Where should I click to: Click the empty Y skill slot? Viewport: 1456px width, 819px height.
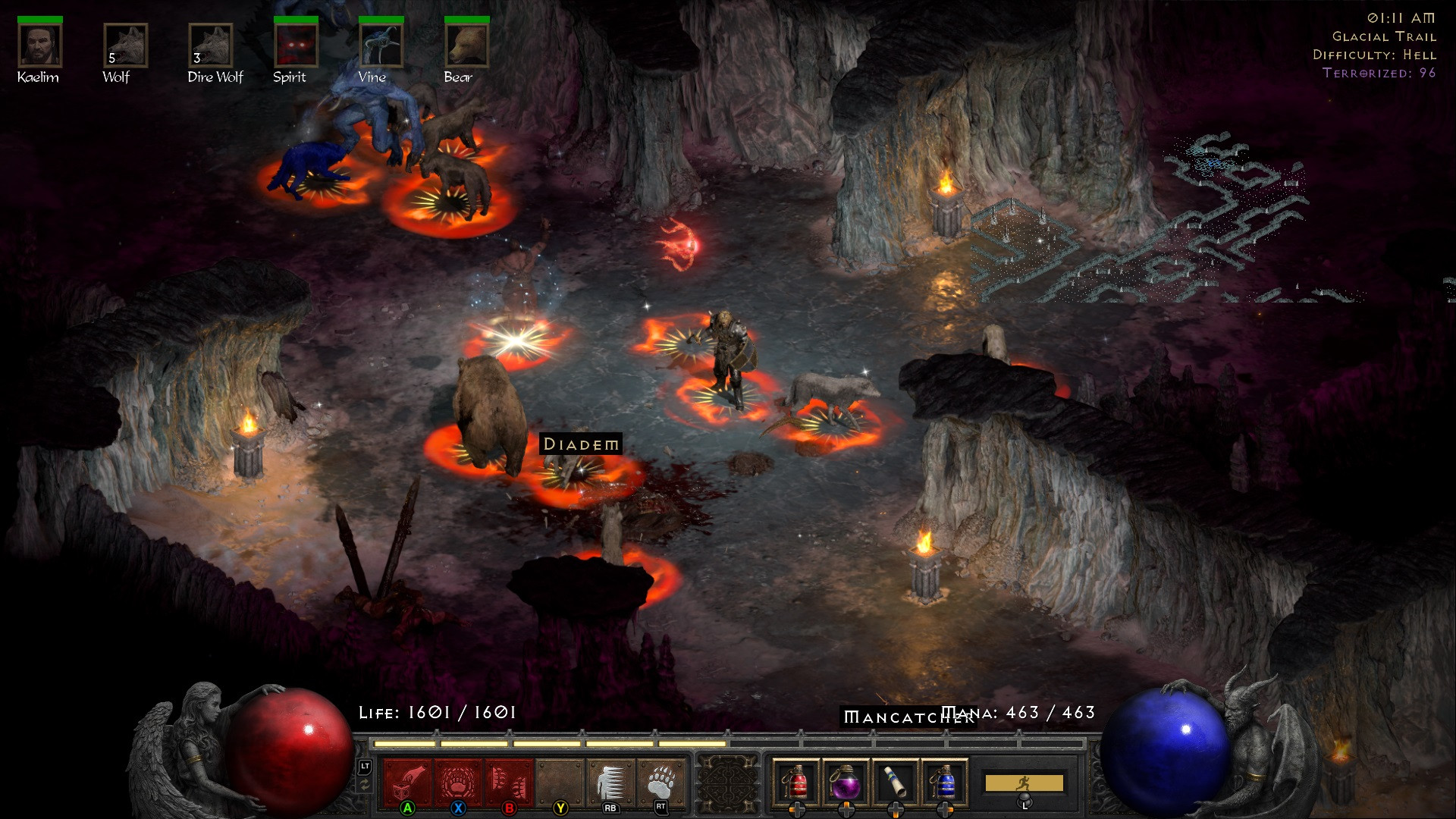point(560,781)
